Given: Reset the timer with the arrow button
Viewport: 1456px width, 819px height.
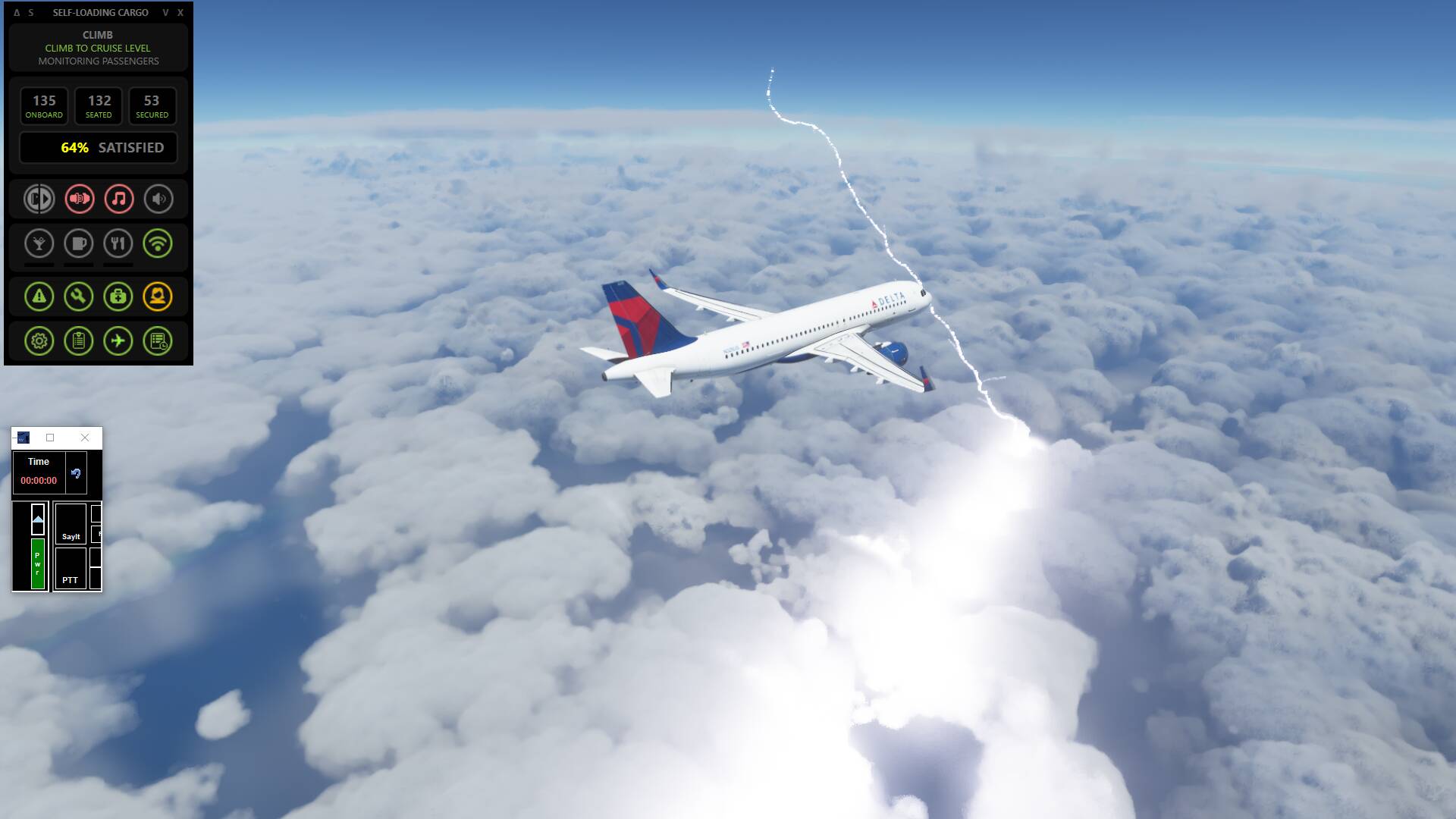Looking at the screenshot, I should (x=76, y=473).
